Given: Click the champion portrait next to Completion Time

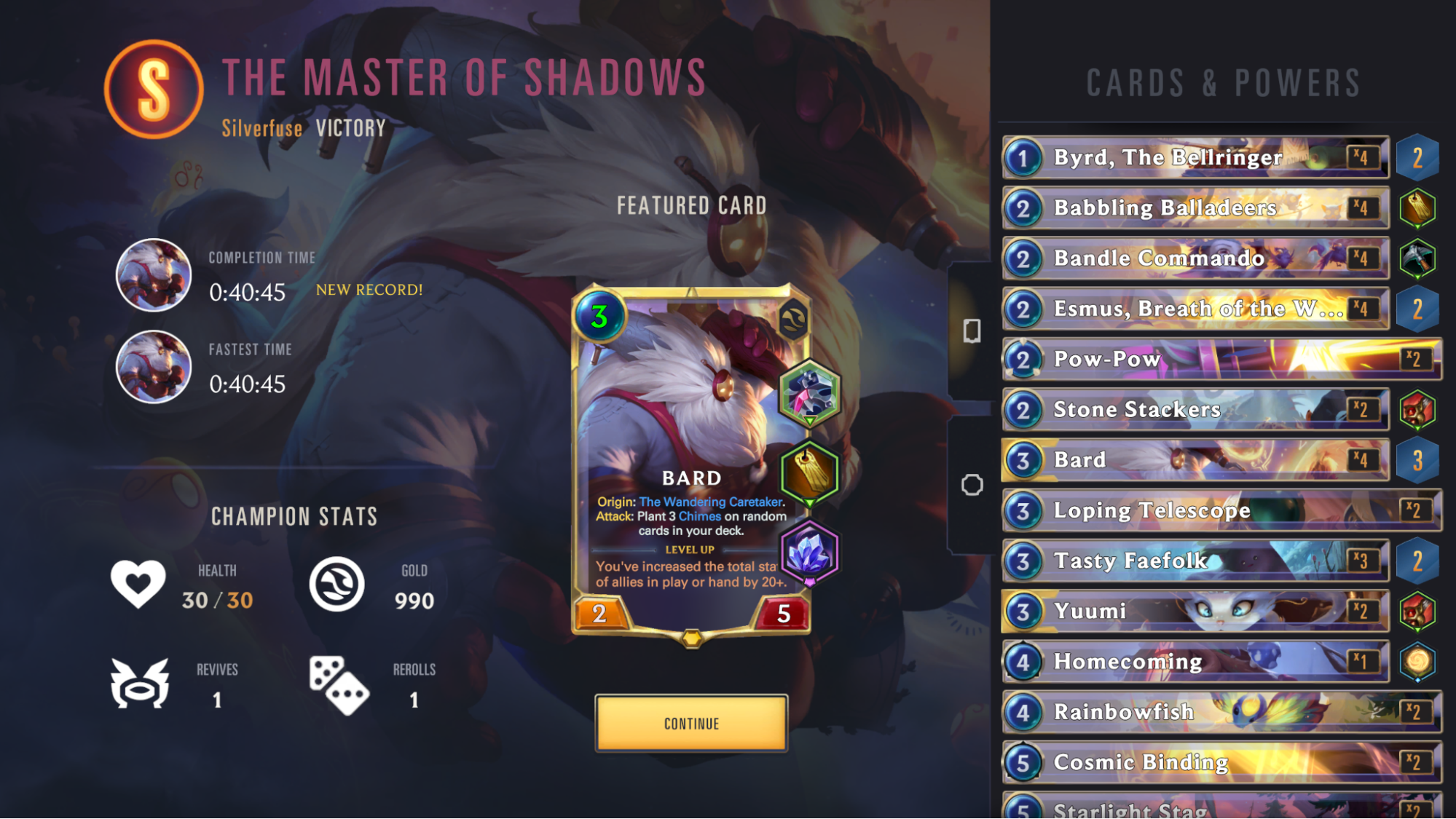Looking at the screenshot, I should point(153,277).
